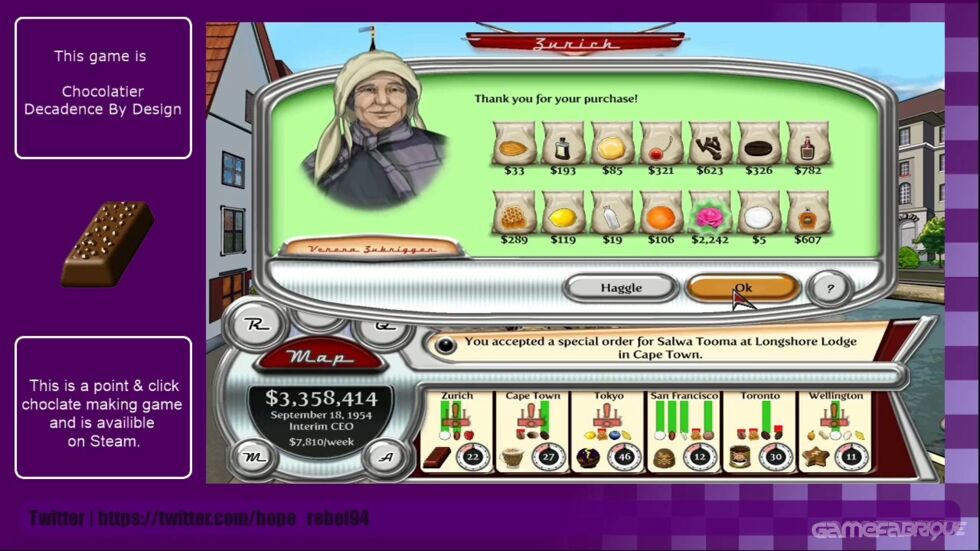This screenshot has height=551, width=980.
Task: Select the almond ingredient sack
Action: 514,145
